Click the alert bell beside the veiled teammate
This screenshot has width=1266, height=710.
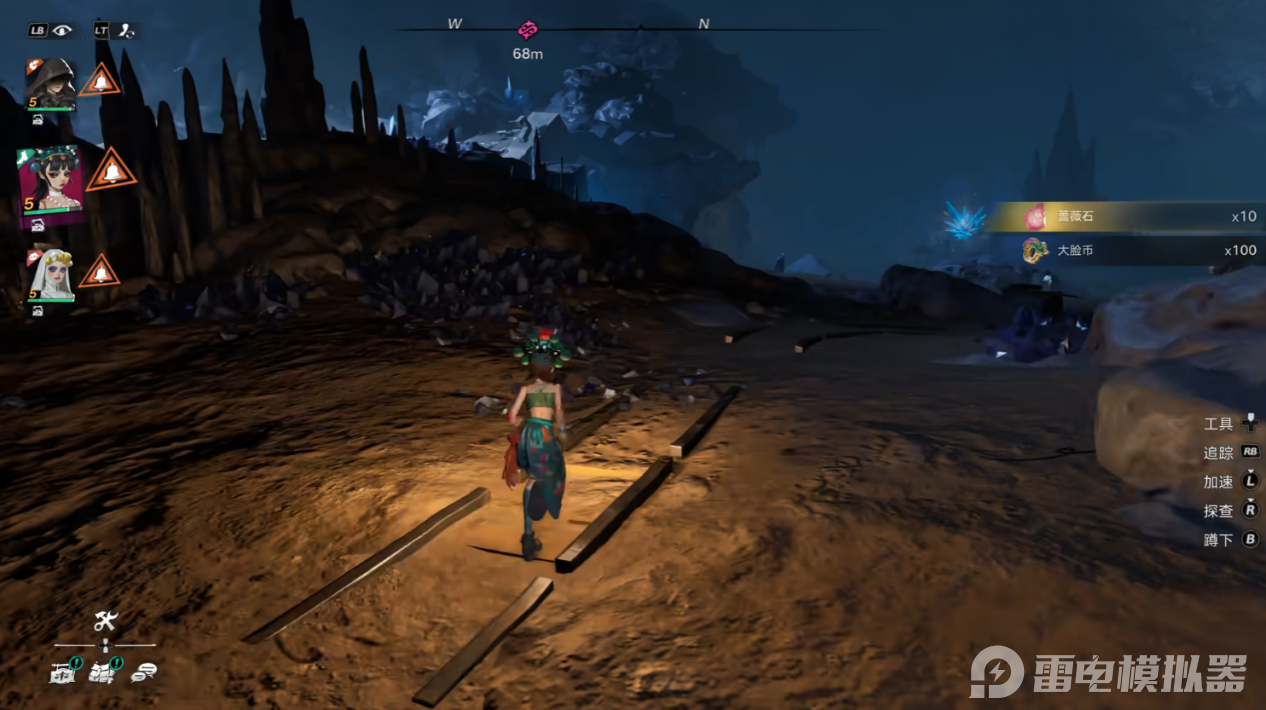(x=99, y=271)
